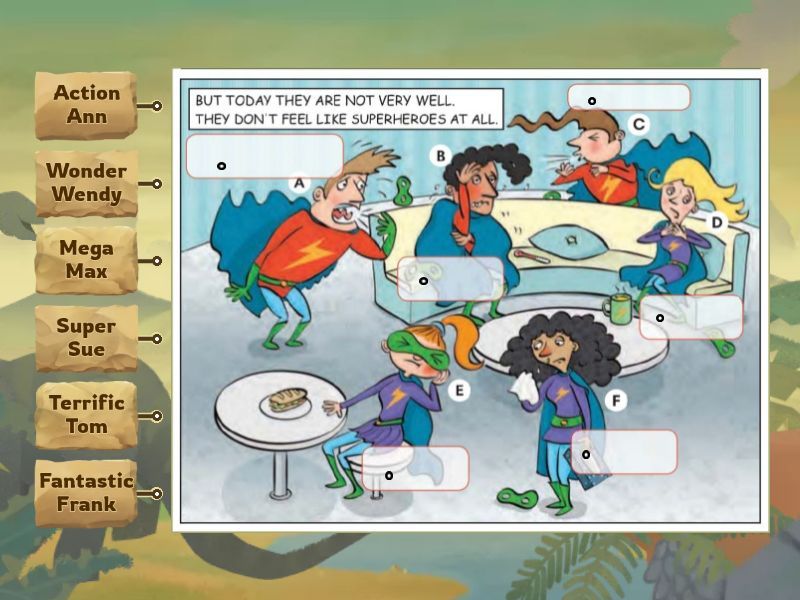800x600 pixels.
Task: Click the answer box below character B
Action: (451, 279)
